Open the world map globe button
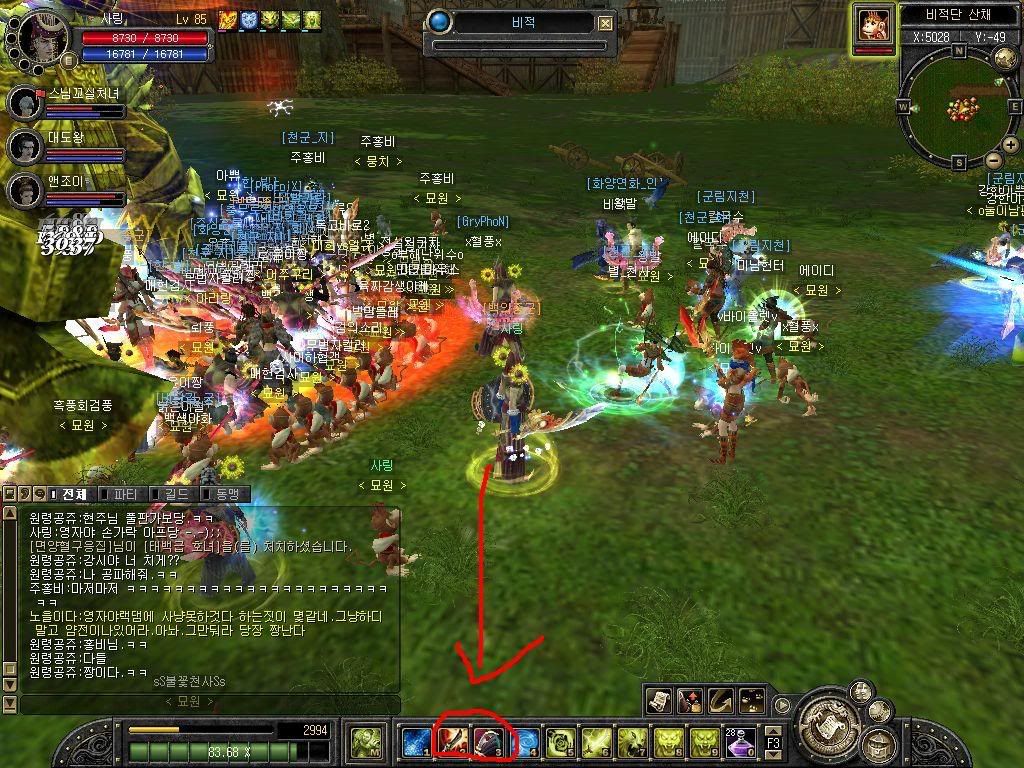The width and height of the screenshot is (1024, 768). tap(1005, 58)
